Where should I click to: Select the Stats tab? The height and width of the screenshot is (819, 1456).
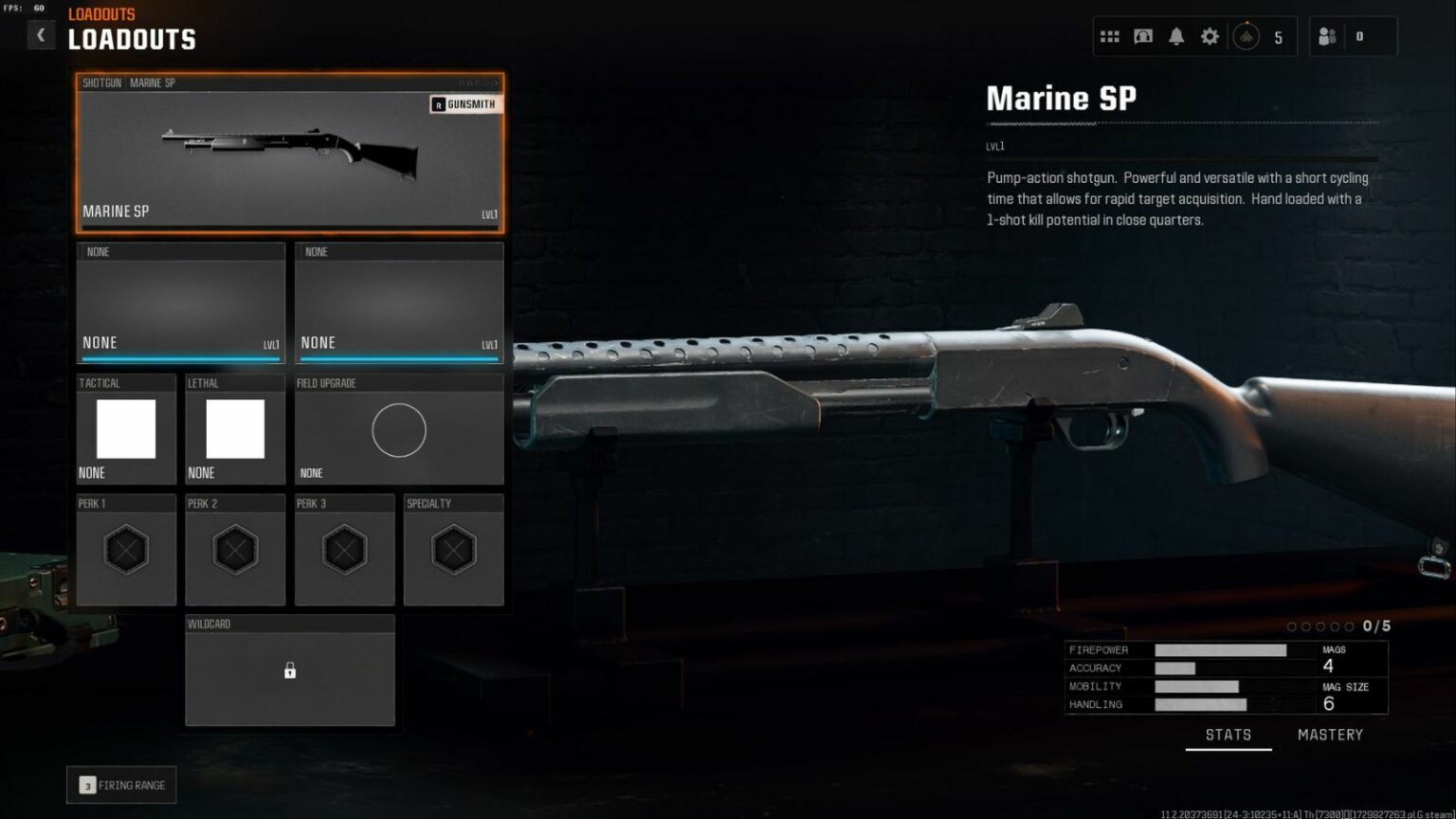1228,734
